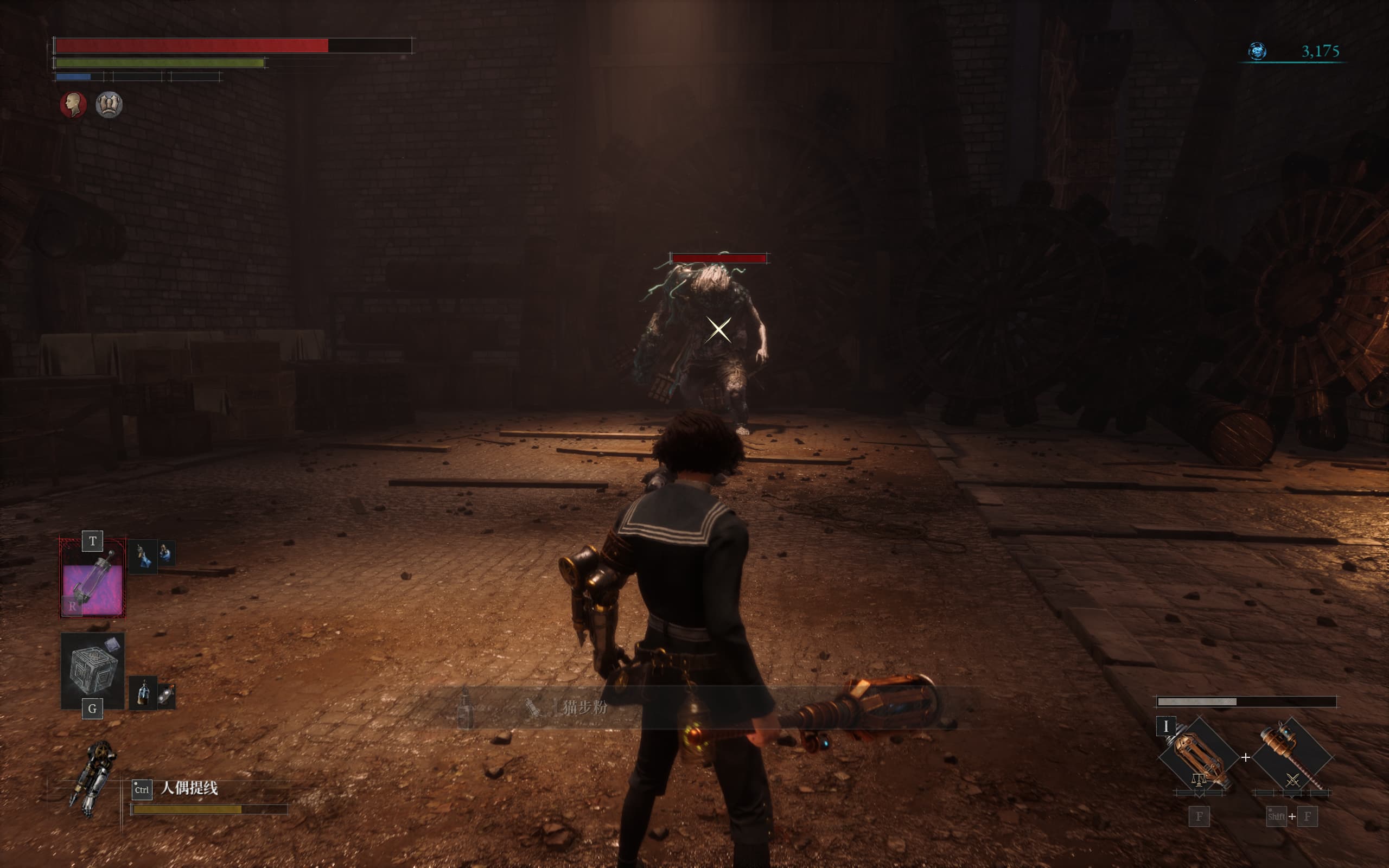
Task: Click the Legion Arm mechanical arm icon
Action: pyautogui.click(x=92, y=778)
